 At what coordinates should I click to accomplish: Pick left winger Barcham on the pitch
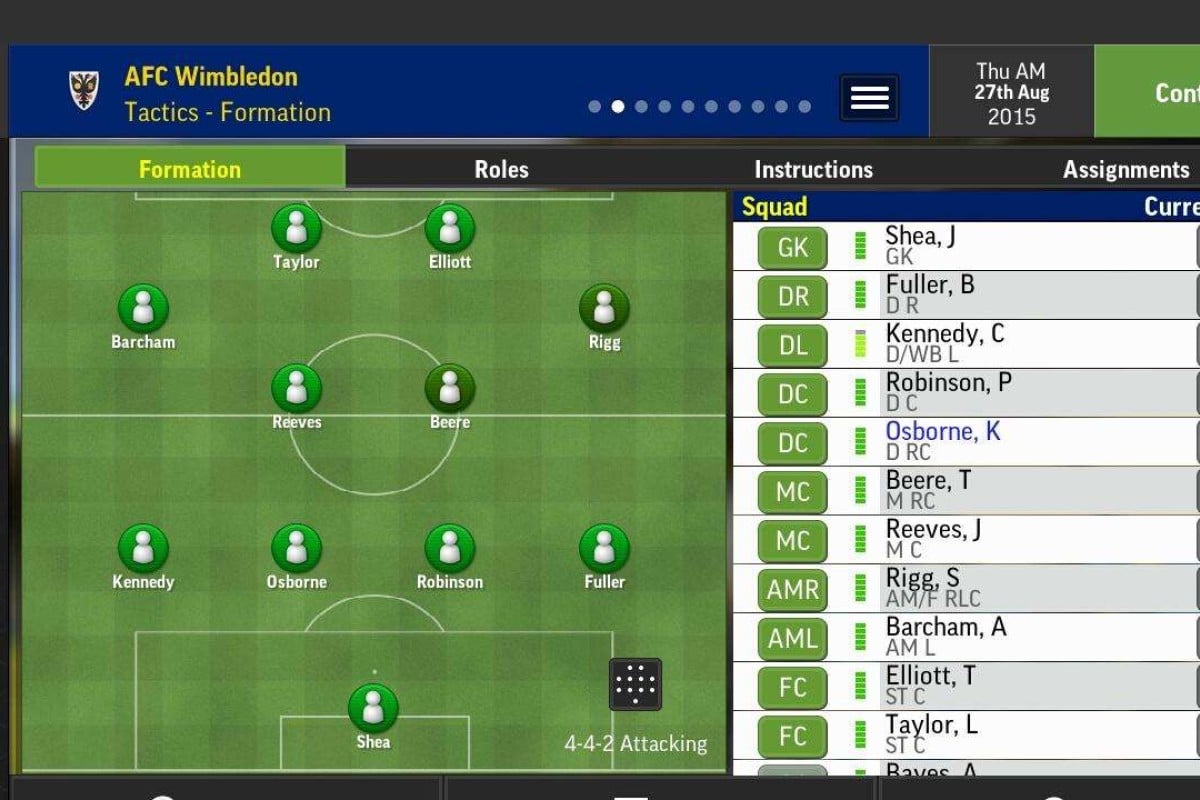(x=143, y=308)
